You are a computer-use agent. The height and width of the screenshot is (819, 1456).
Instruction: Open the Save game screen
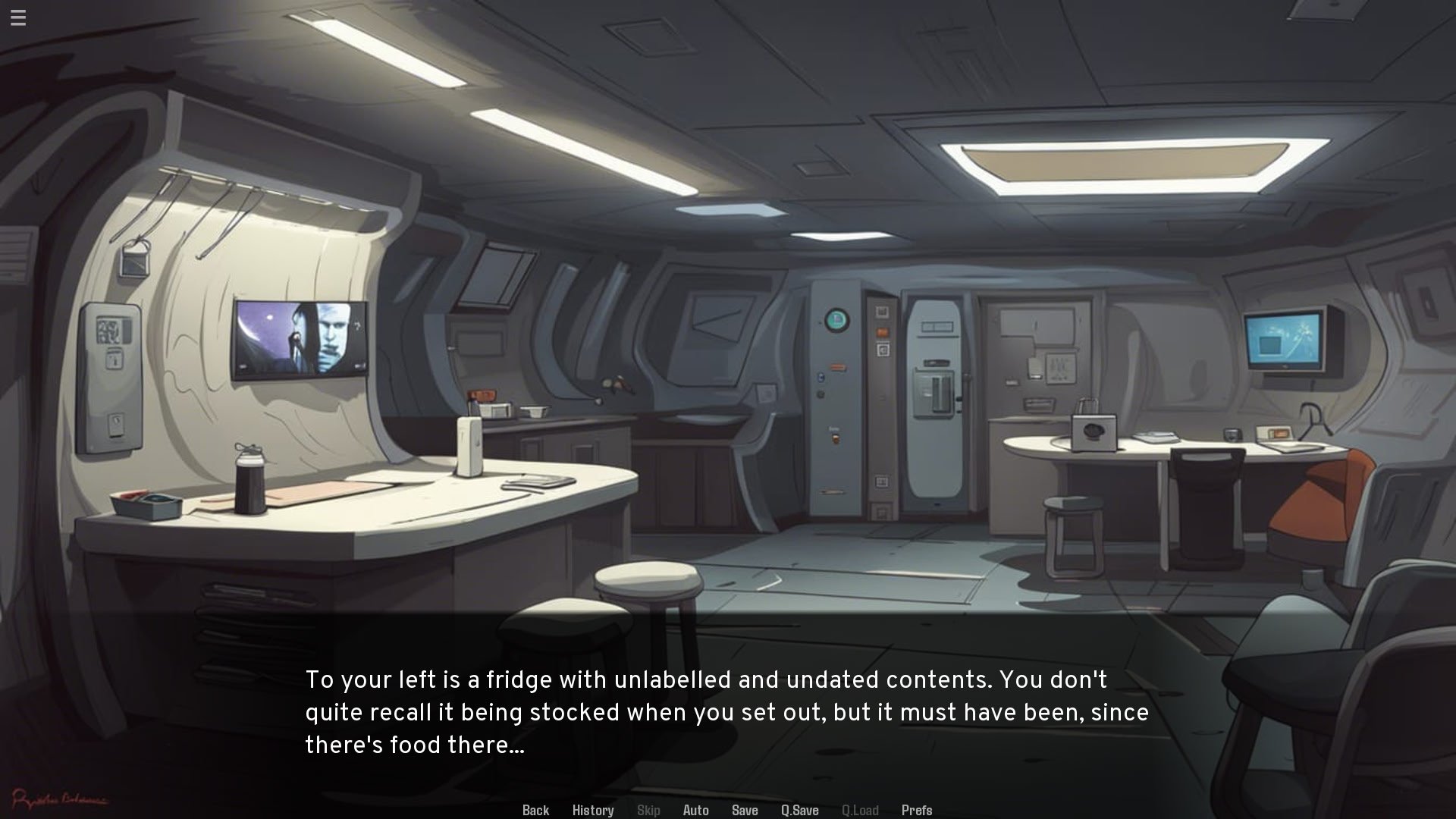pos(745,810)
